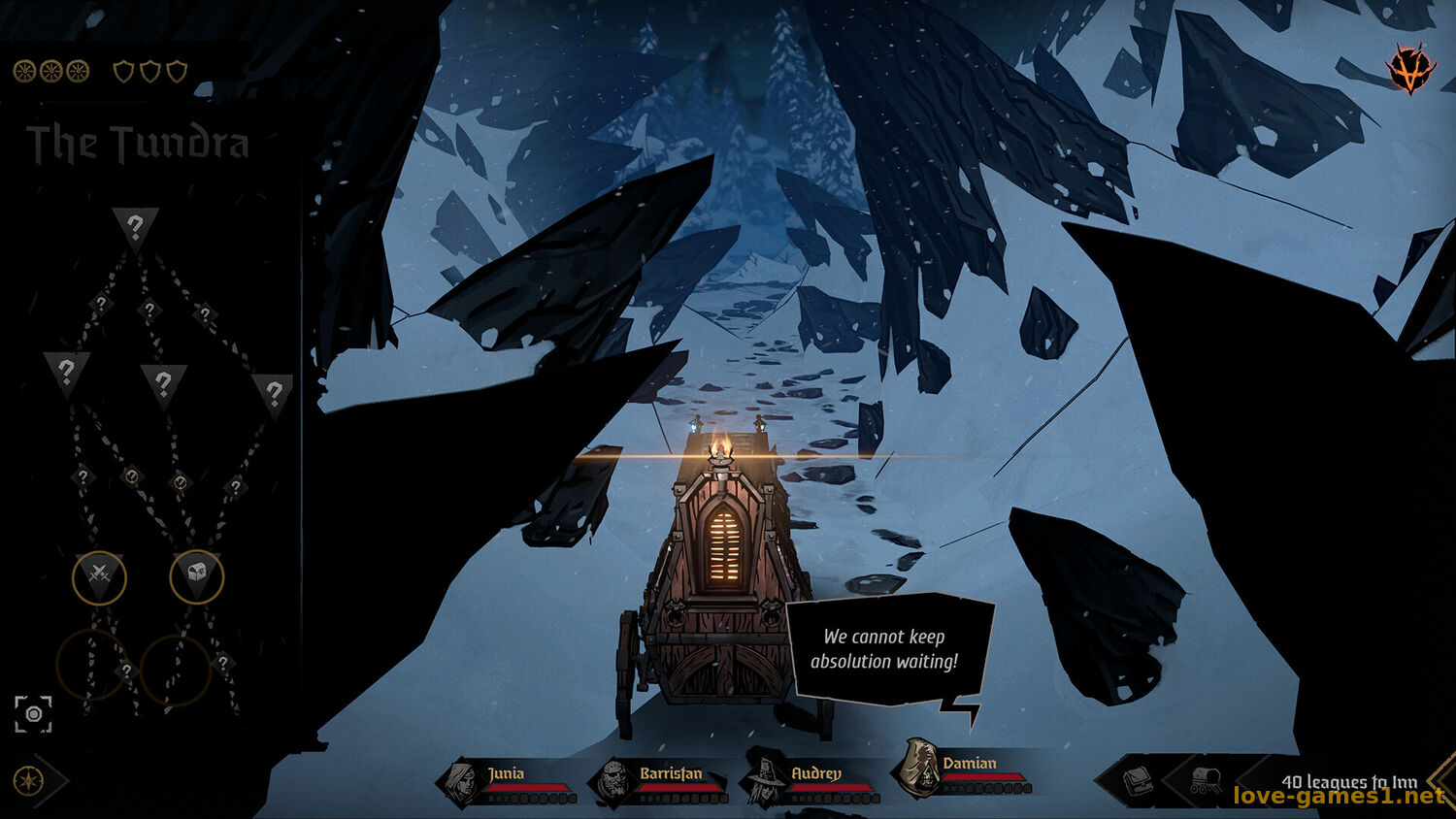Image resolution: width=1456 pixels, height=819 pixels.
Task: Open the inventory satchel icon
Action: [x=1137, y=781]
